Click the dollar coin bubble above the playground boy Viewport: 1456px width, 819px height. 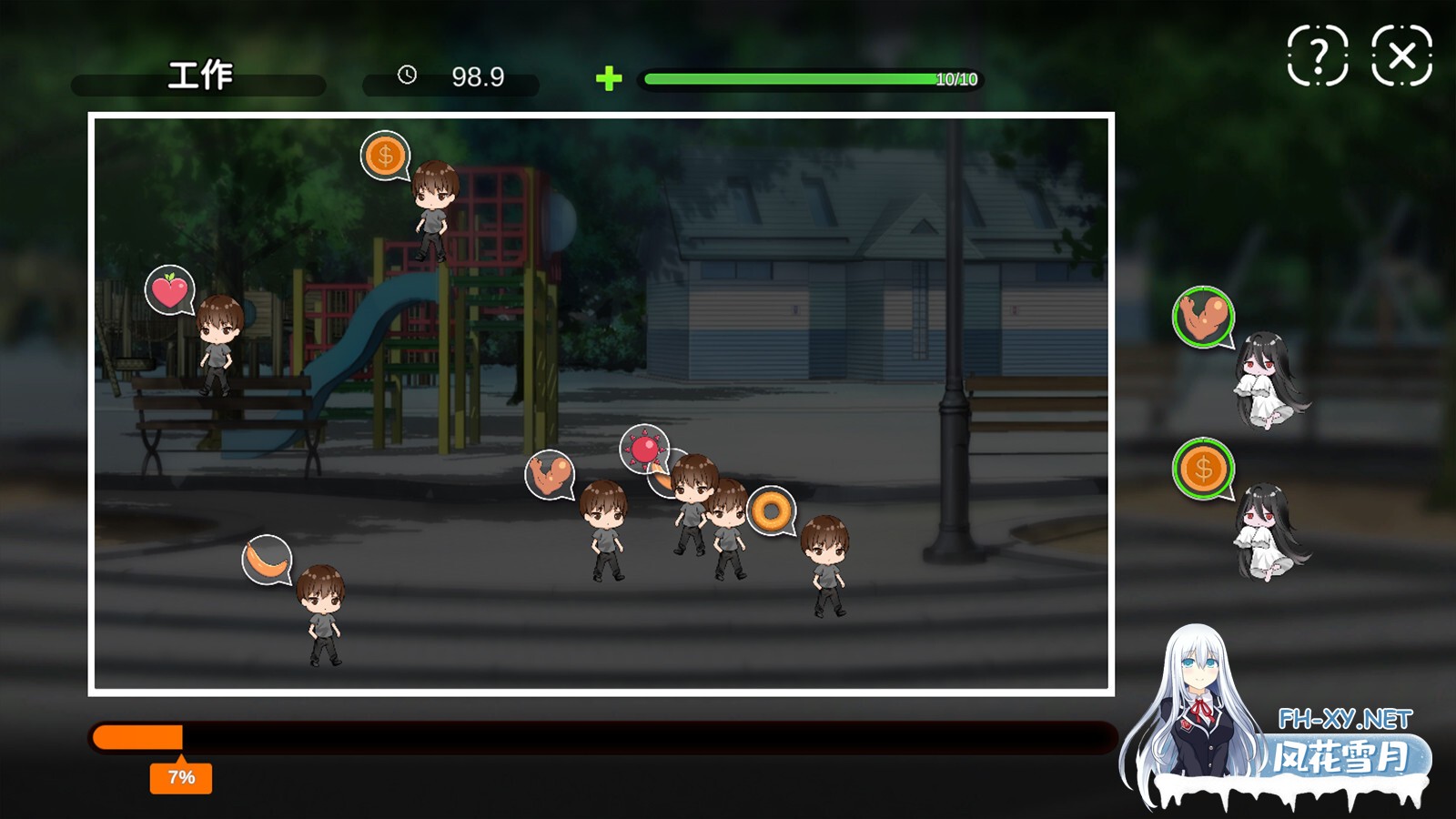click(x=385, y=156)
